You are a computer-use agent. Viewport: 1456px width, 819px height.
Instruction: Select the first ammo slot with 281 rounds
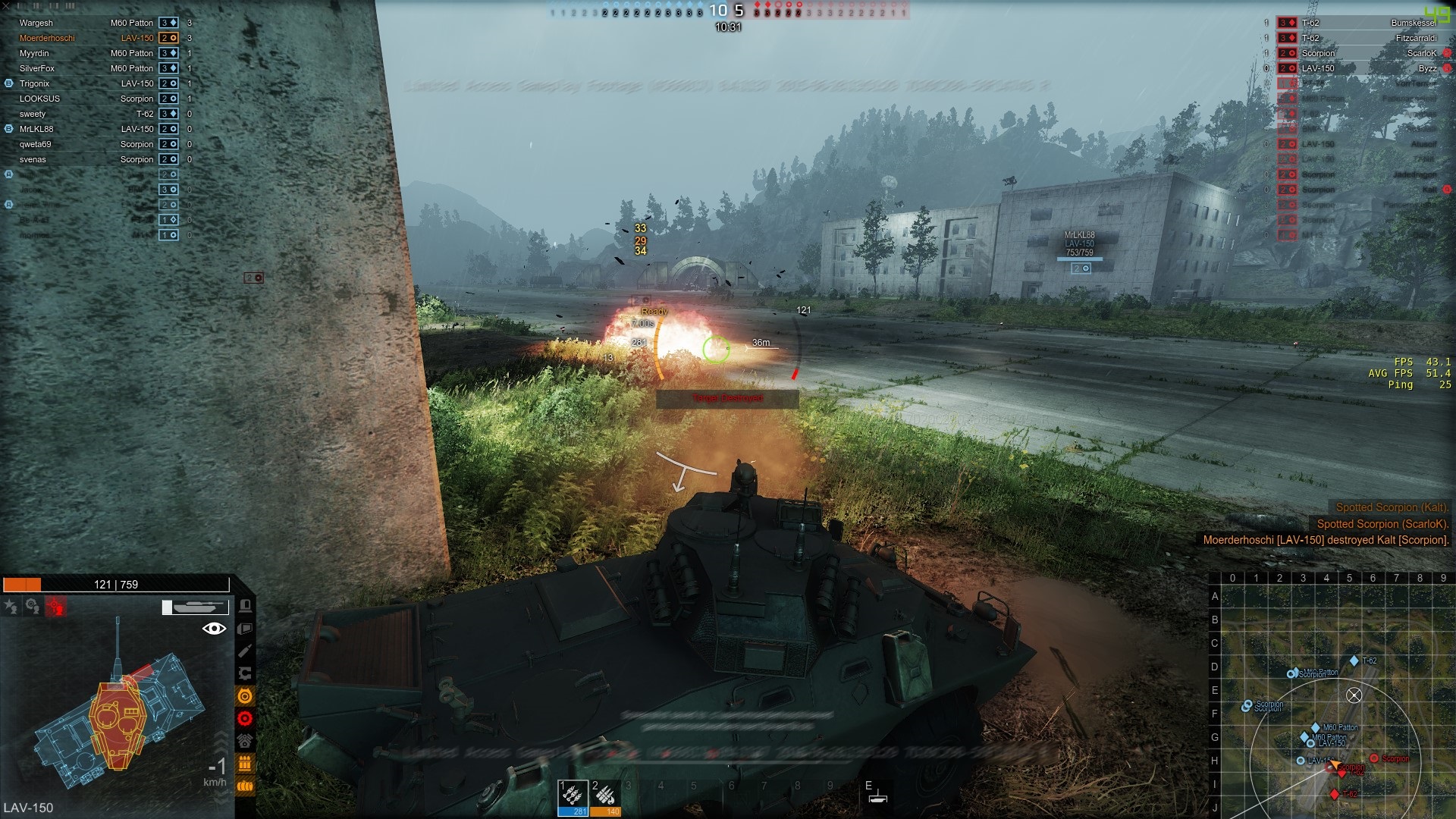coord(573,798)
